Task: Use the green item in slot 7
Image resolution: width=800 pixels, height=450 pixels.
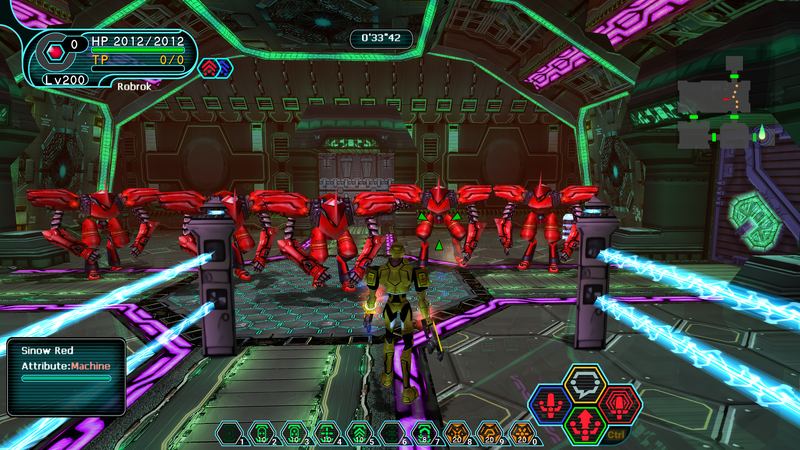Action: click(x=424, y=433)
